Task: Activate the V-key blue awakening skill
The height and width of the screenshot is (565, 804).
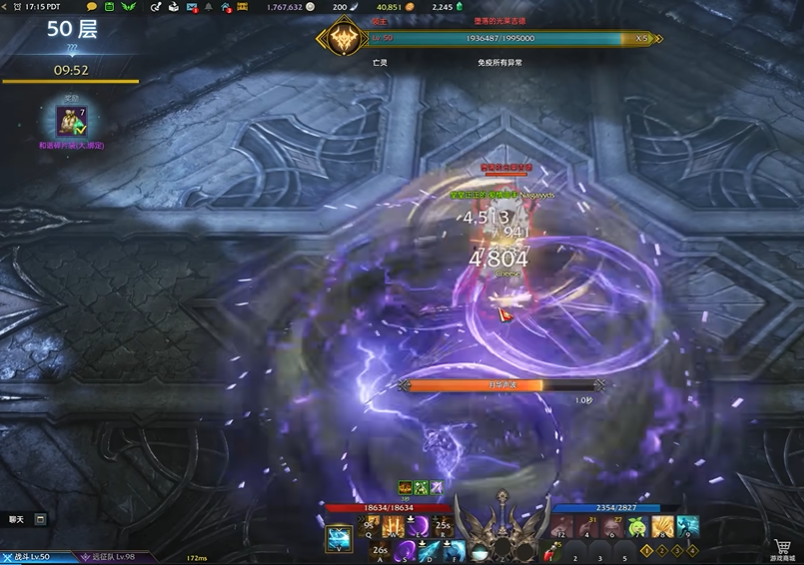Action: coord(338,539)
